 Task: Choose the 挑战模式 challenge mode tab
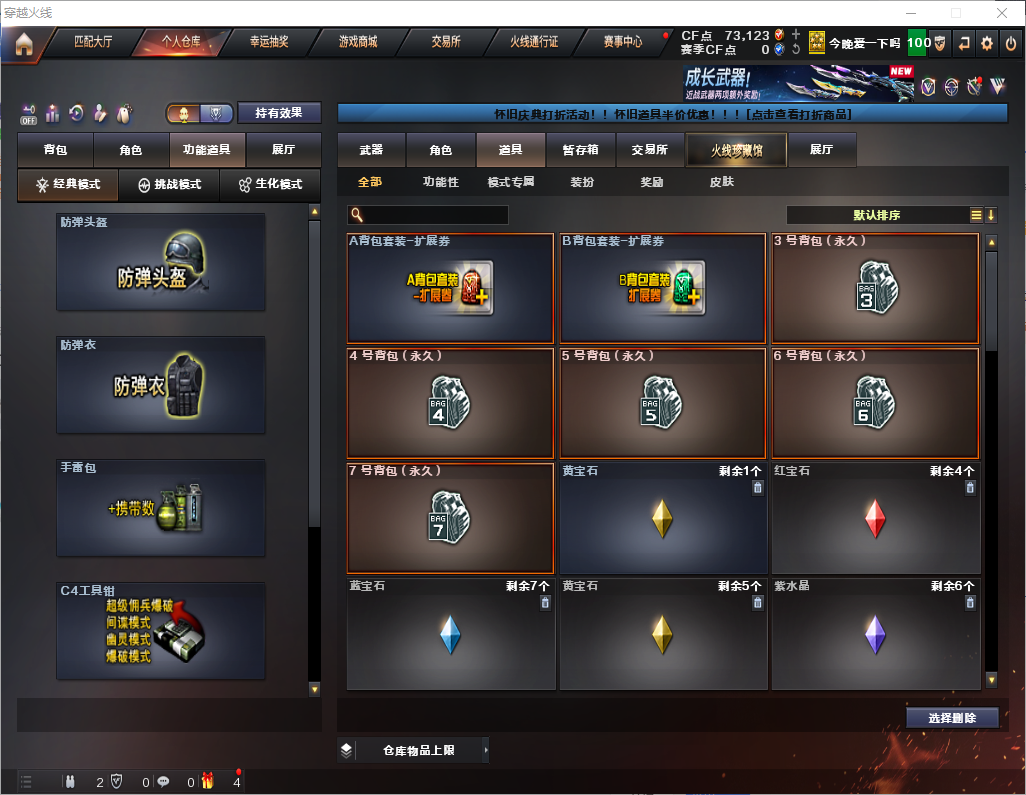coord(169,185)
